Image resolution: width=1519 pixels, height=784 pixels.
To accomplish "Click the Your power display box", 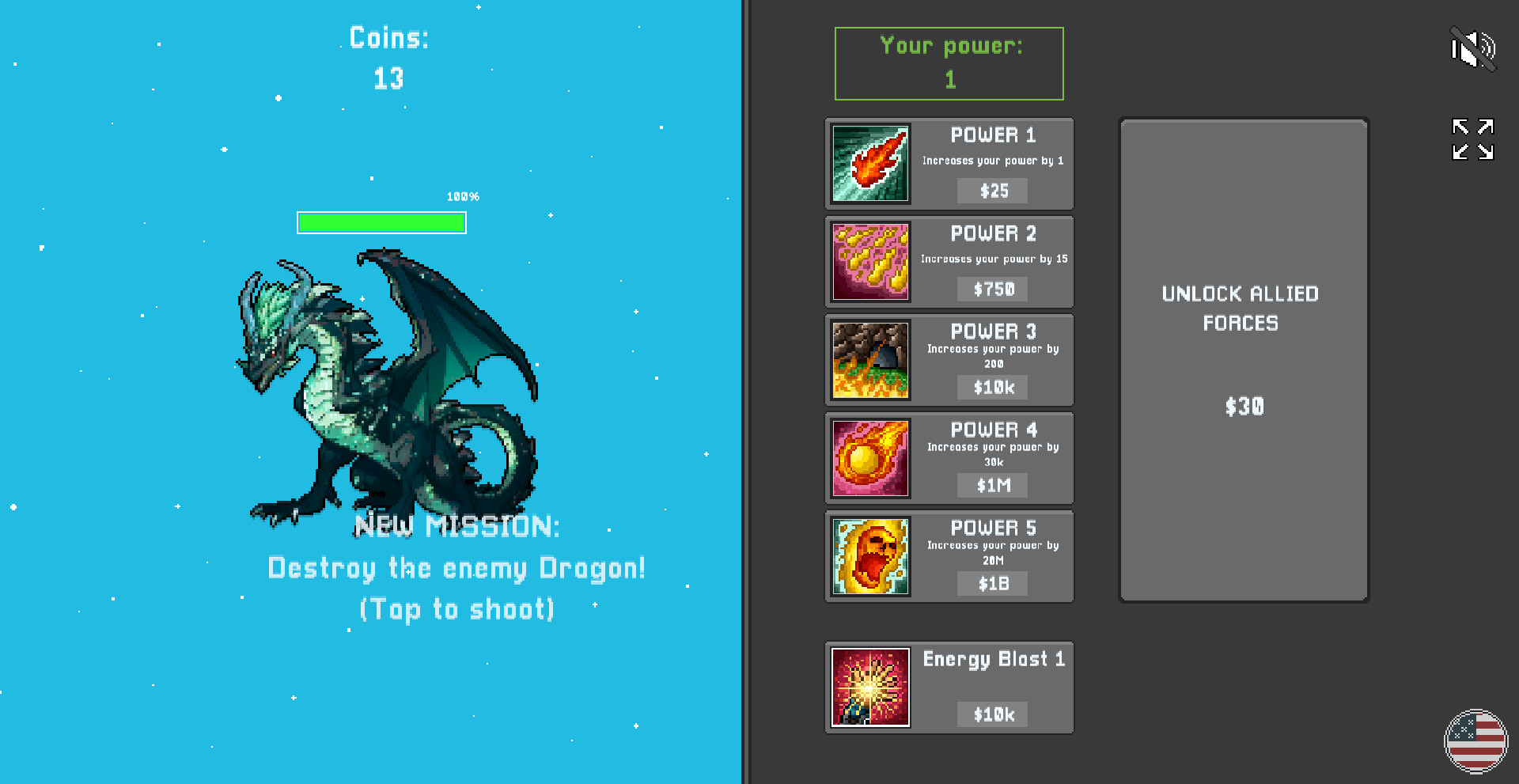I will (949, 63).
